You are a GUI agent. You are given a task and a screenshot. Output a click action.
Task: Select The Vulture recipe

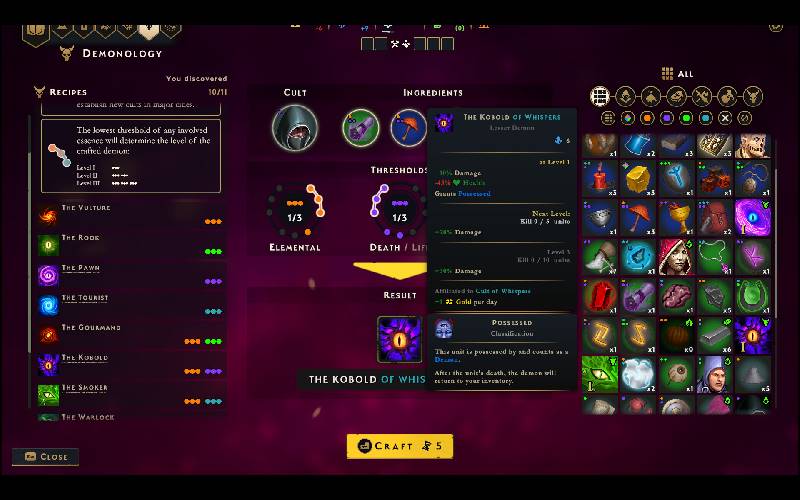pyautogui.click(x=86, y=209)
